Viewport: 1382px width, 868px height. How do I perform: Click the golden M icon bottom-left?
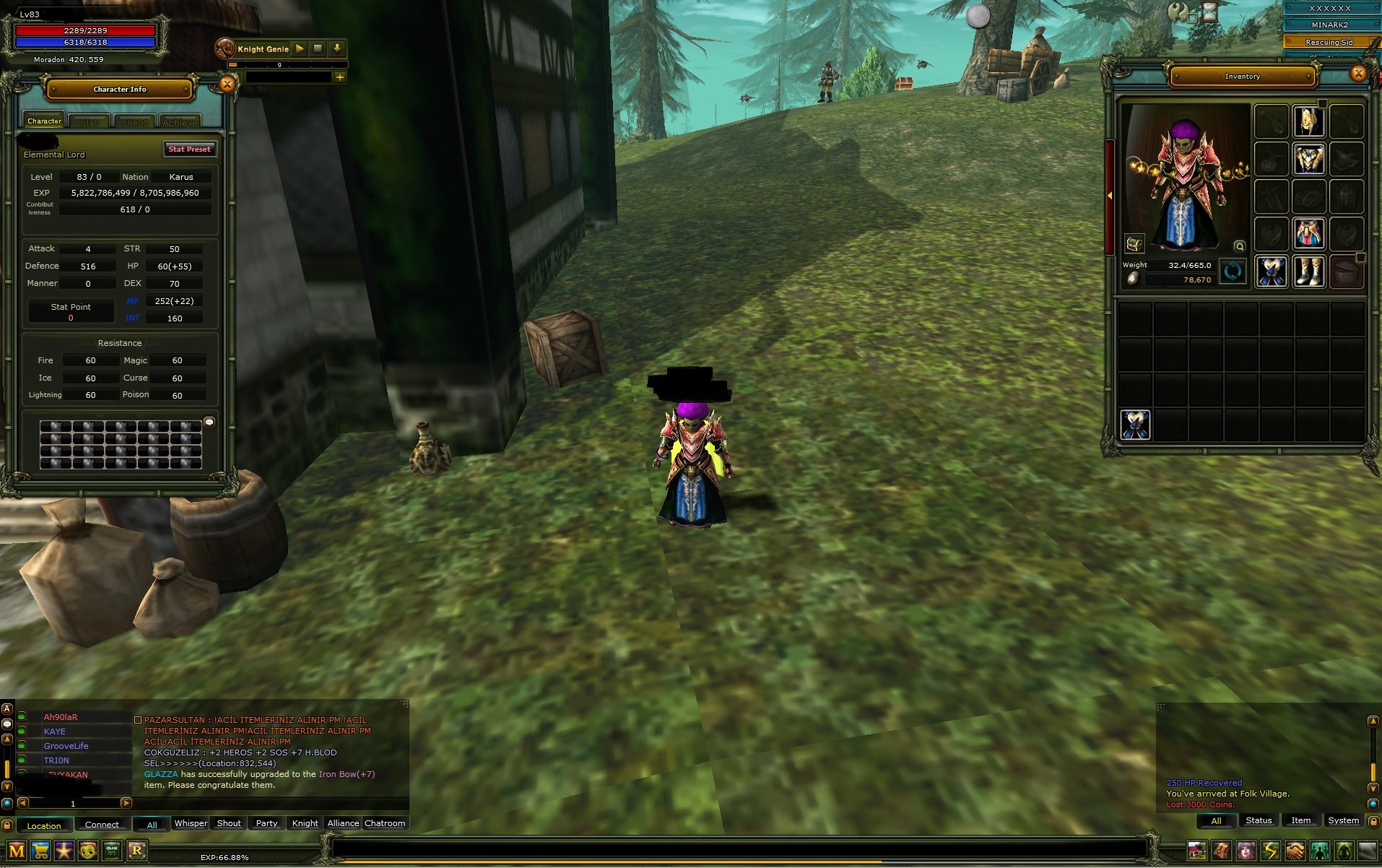coord(17,851)
